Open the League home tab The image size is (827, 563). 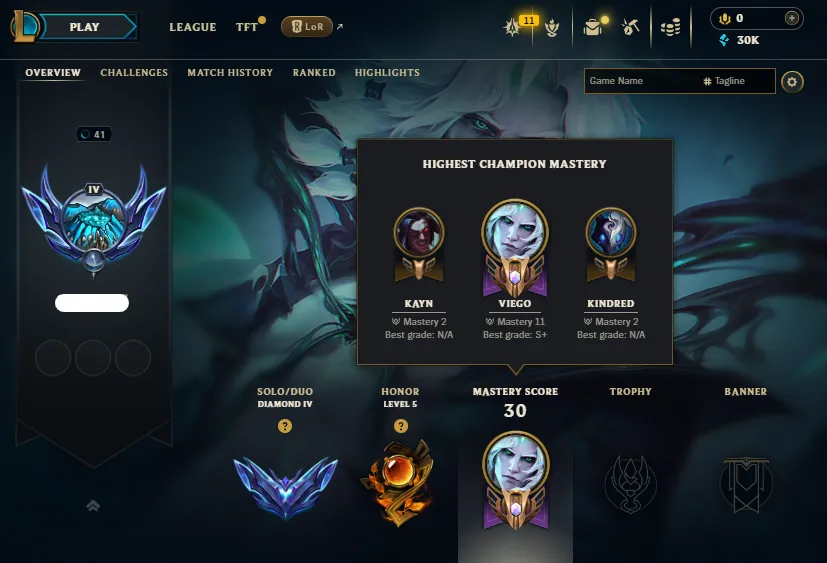click(x=193, y=27)
